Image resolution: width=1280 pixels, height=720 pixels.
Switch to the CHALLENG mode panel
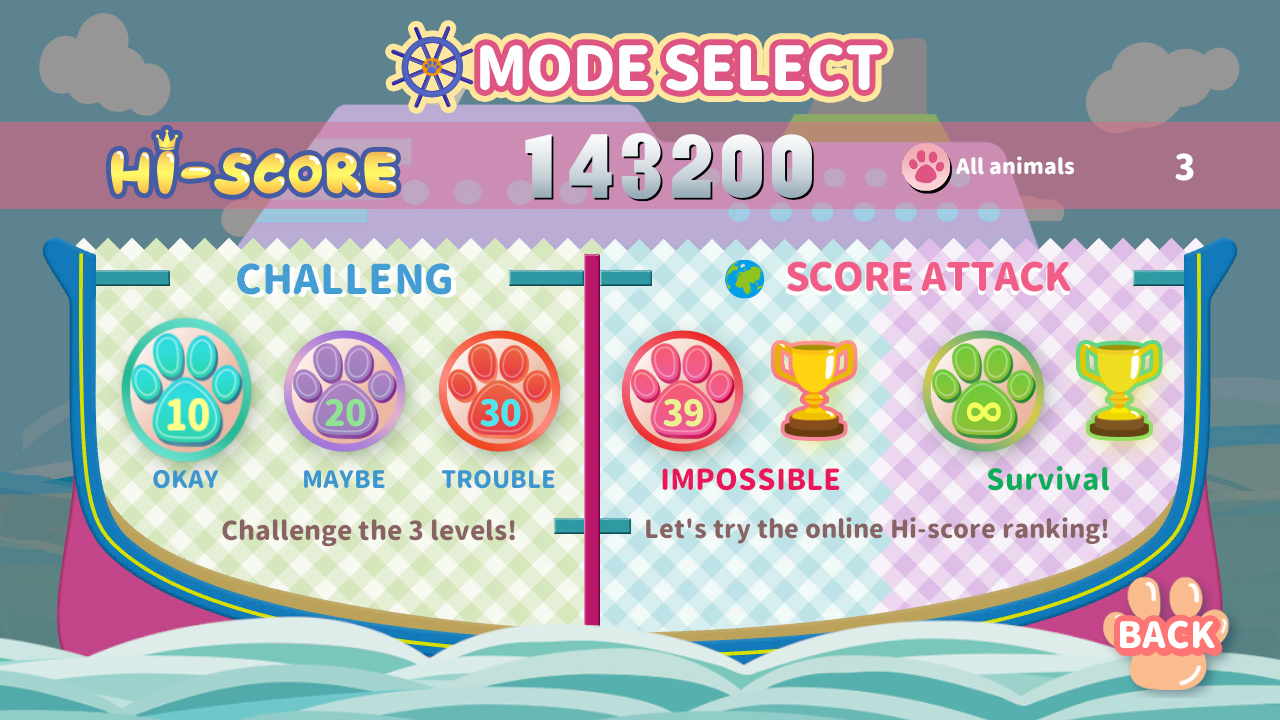345,278
